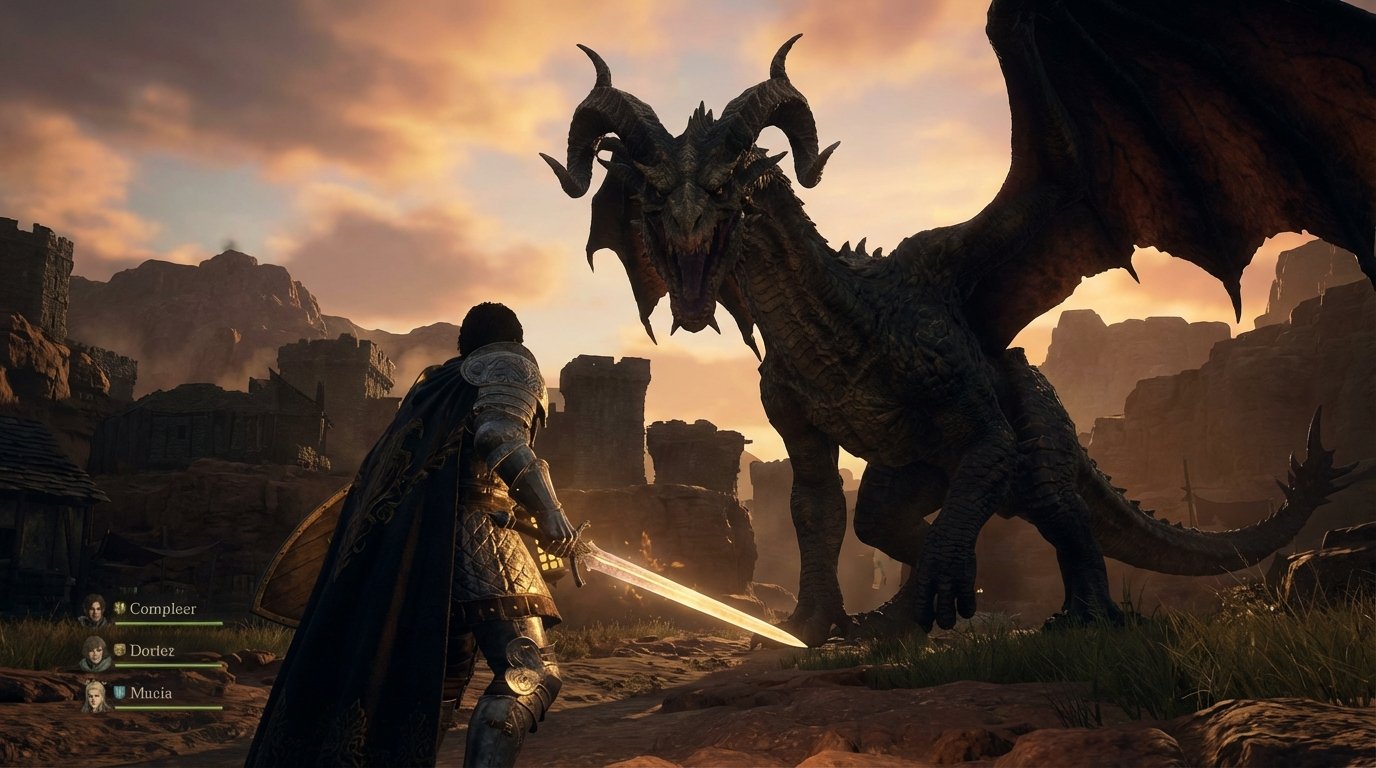Click Mucia's face portrait
Screen dimensions: 1376x768
95,694
